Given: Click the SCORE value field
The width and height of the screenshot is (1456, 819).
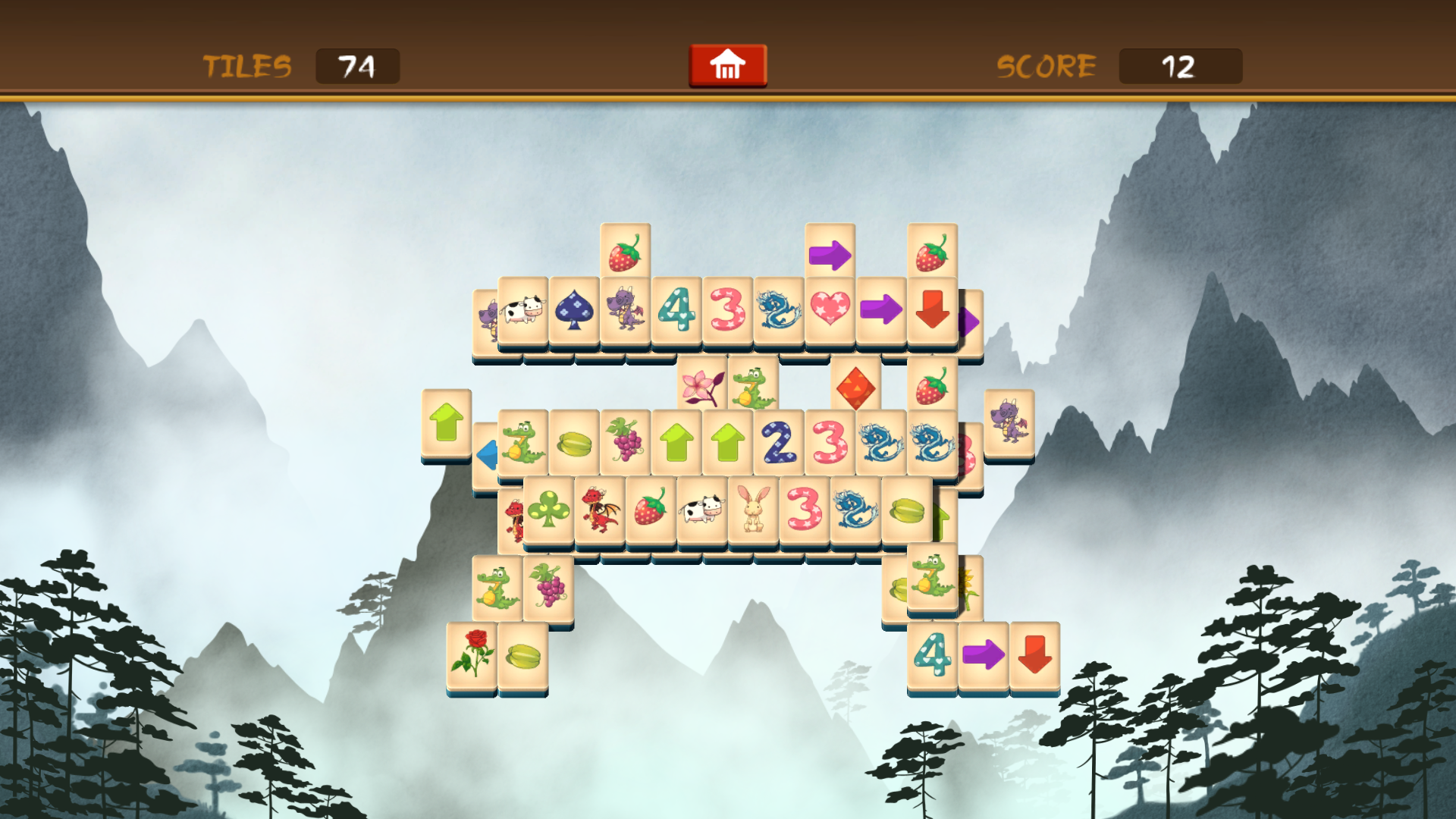Looking at the screenshot, I should (1181, 66).
